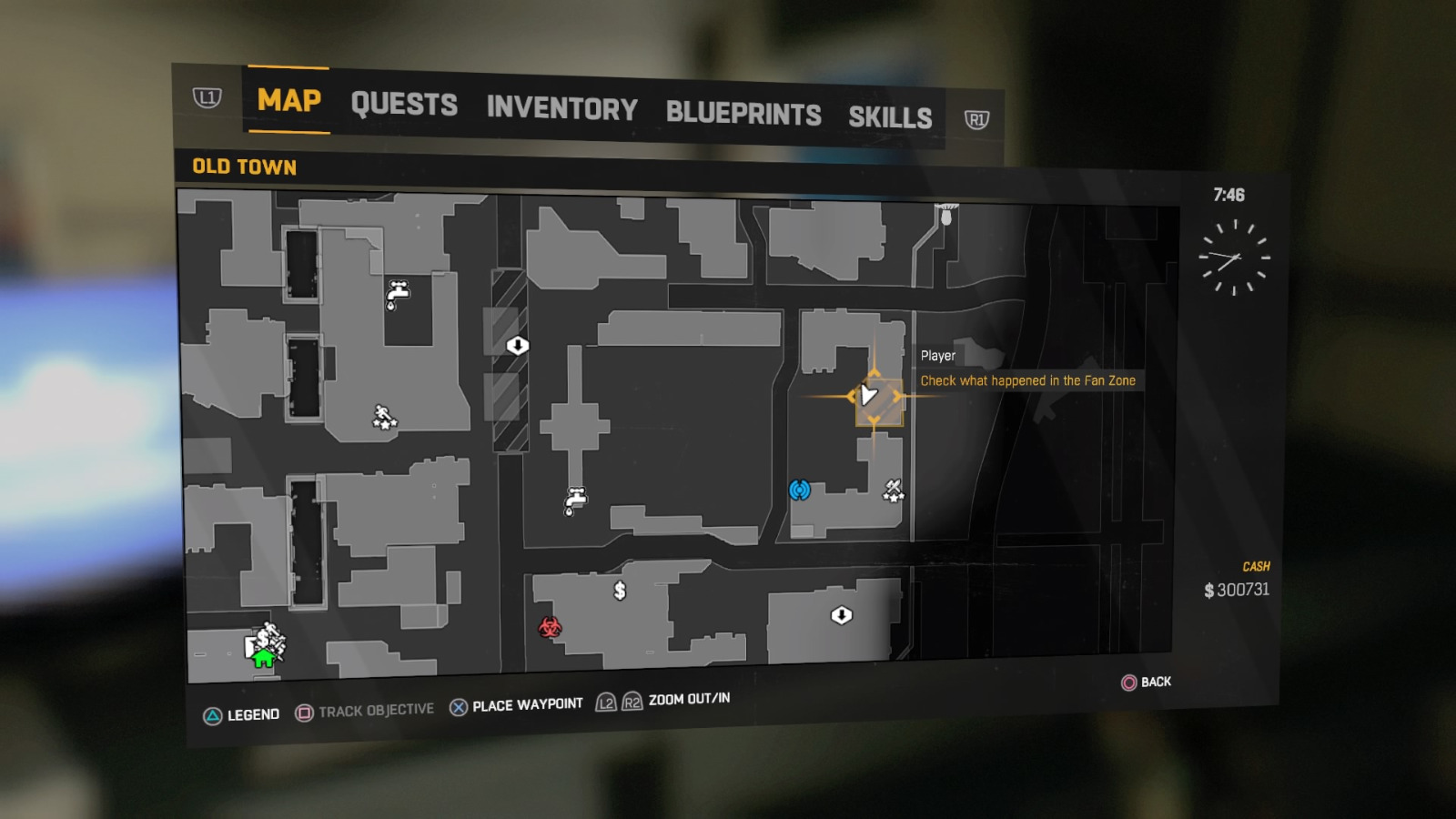Select the blue radio signal icon
This screenshot has height=819, width=1456.
pos(799,490)
